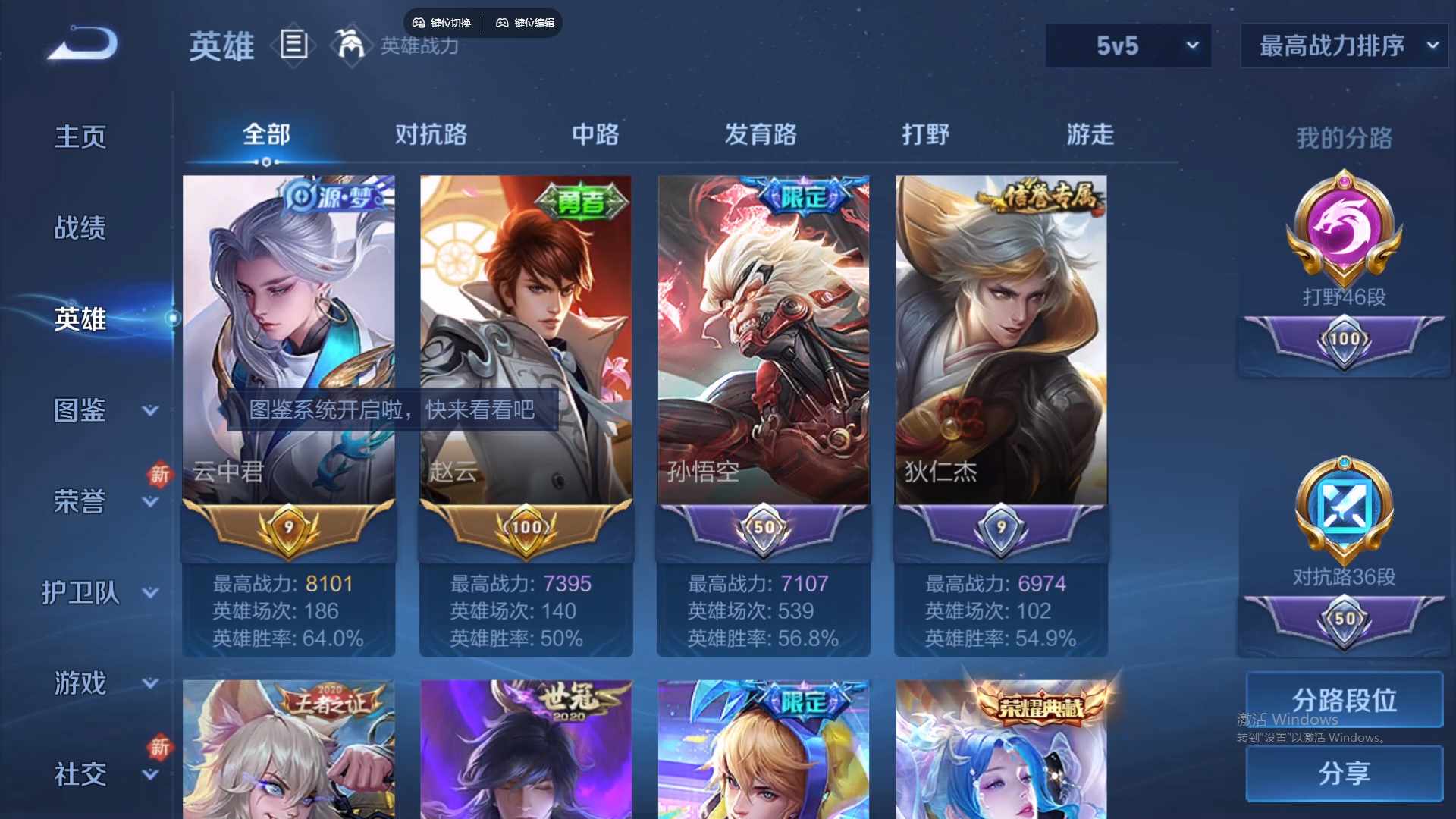
Task: Select the 云中君 hero card
Action: [x=288, y=334]
